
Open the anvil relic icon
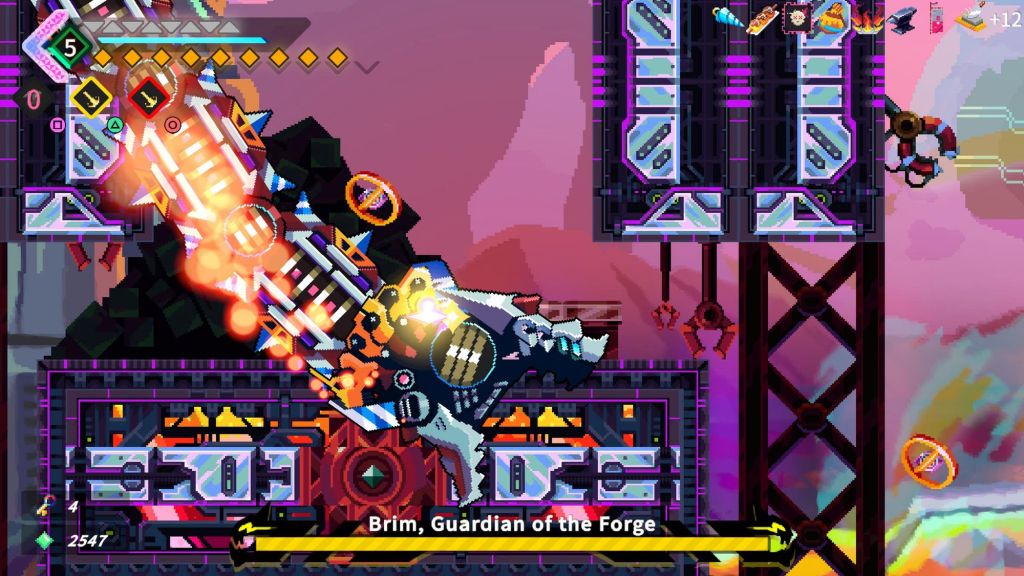pyautogui.click(x=901, y=18)
